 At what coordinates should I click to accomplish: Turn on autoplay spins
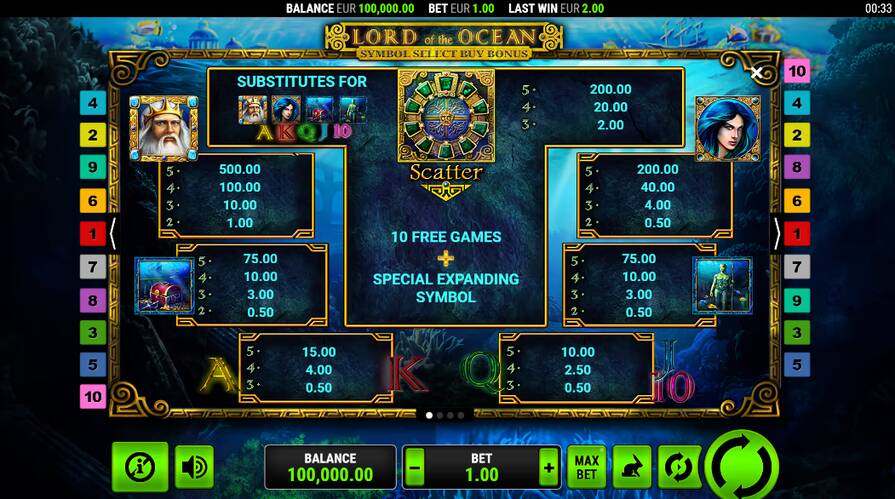(677, 467)
